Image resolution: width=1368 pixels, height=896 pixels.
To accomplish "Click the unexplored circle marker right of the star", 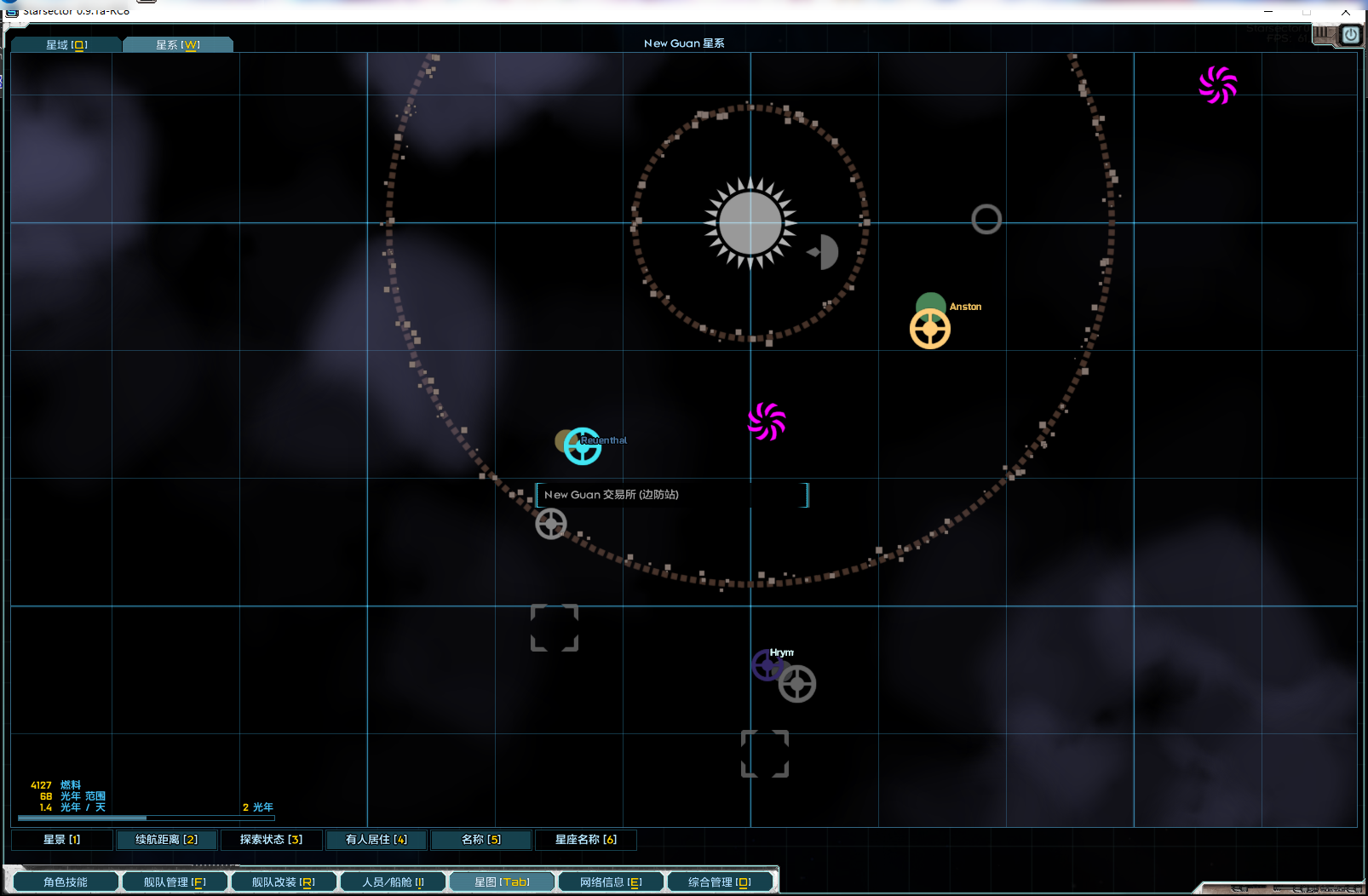I will pyautogui.click(x=986, y=219).
